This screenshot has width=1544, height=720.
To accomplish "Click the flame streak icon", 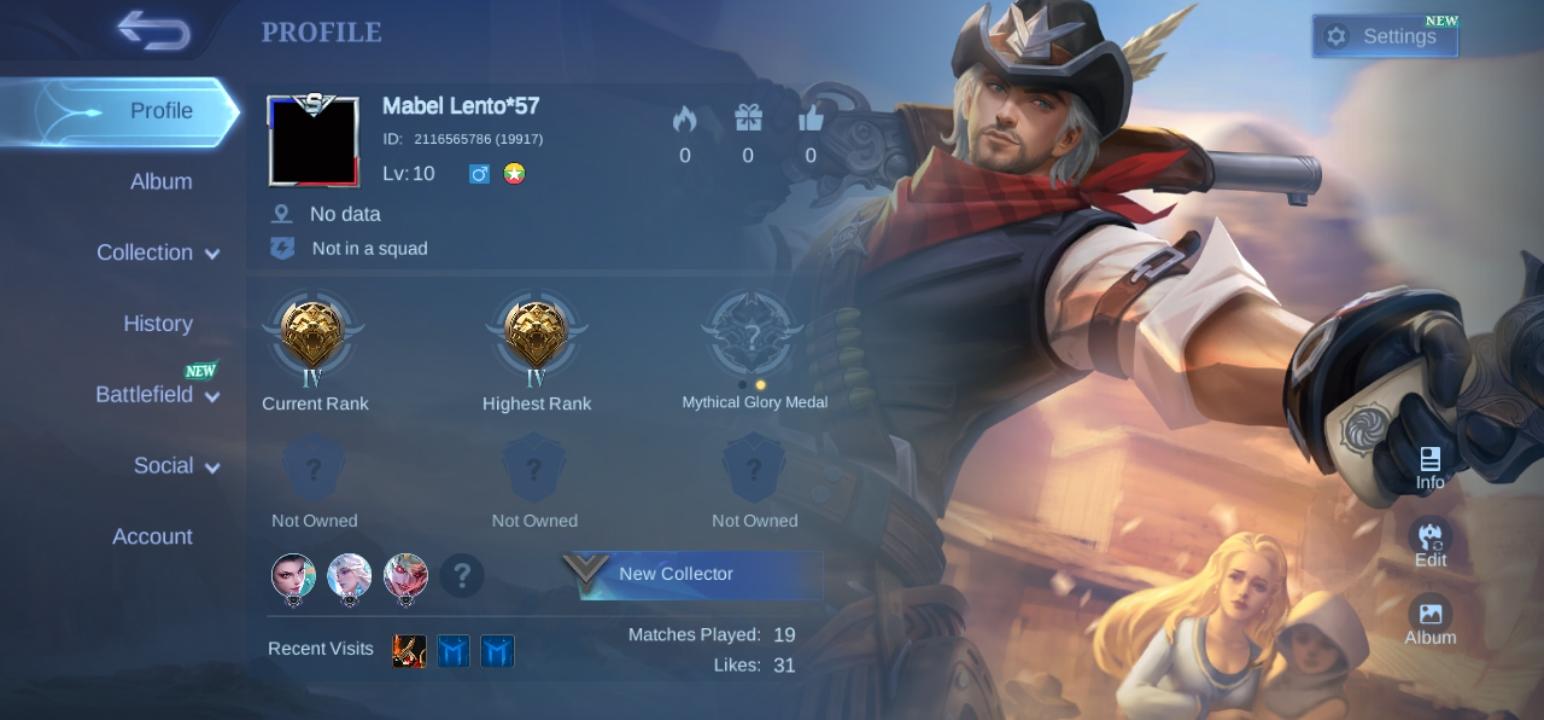I will (x=684, y=119).
